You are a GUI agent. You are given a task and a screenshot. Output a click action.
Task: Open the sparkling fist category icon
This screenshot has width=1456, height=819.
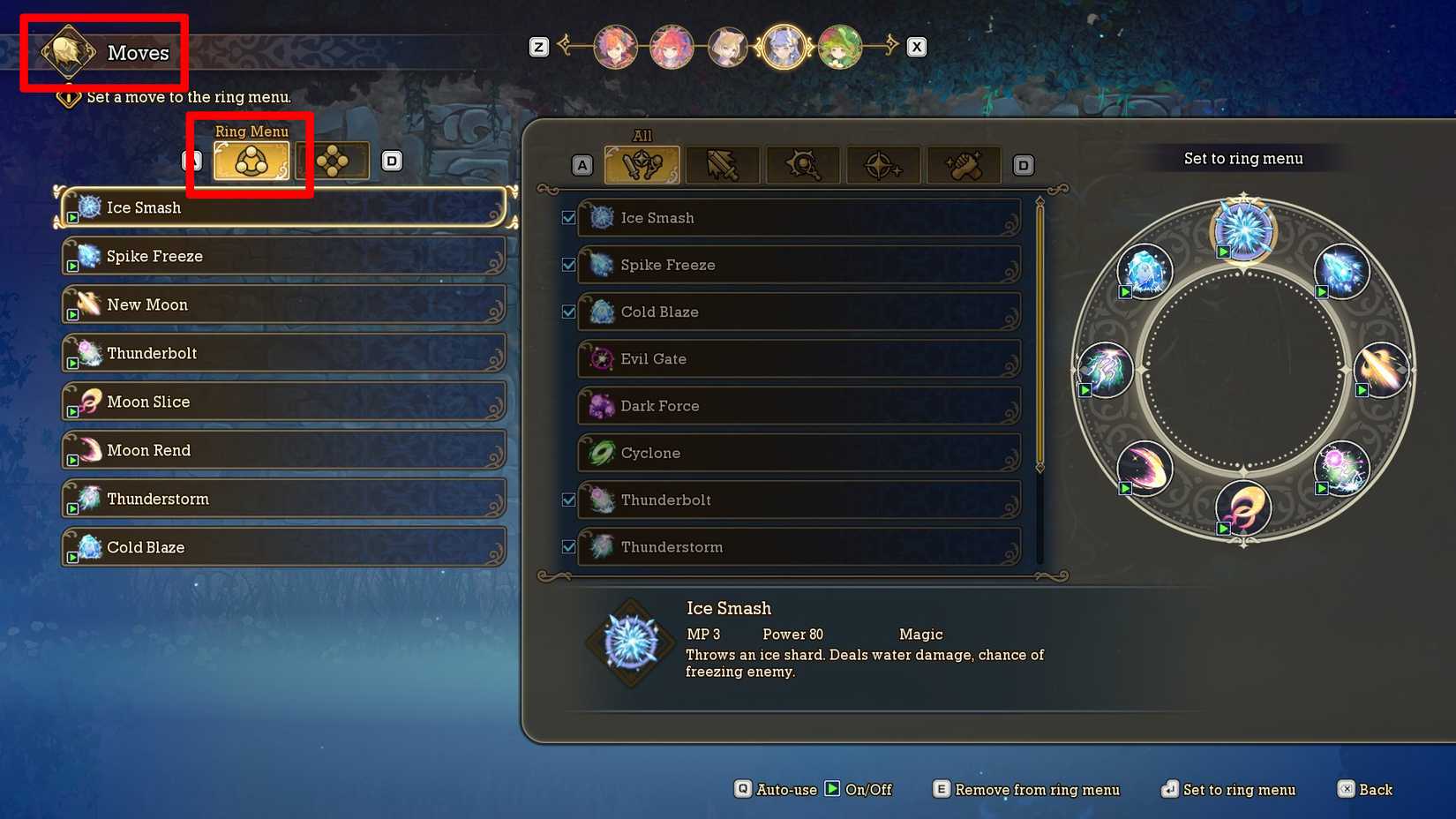964,164
